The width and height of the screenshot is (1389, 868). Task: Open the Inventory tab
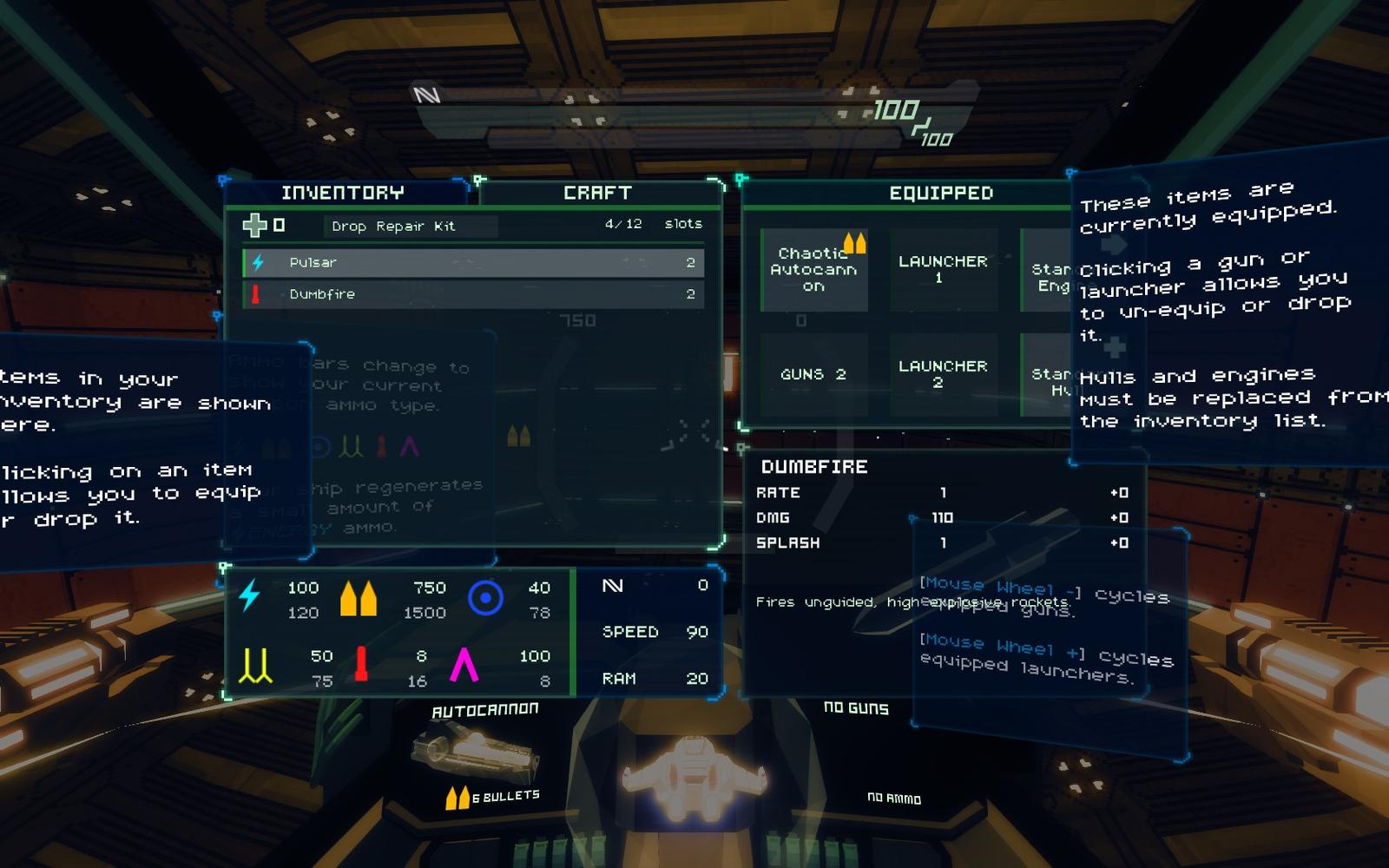coord(343,193)
